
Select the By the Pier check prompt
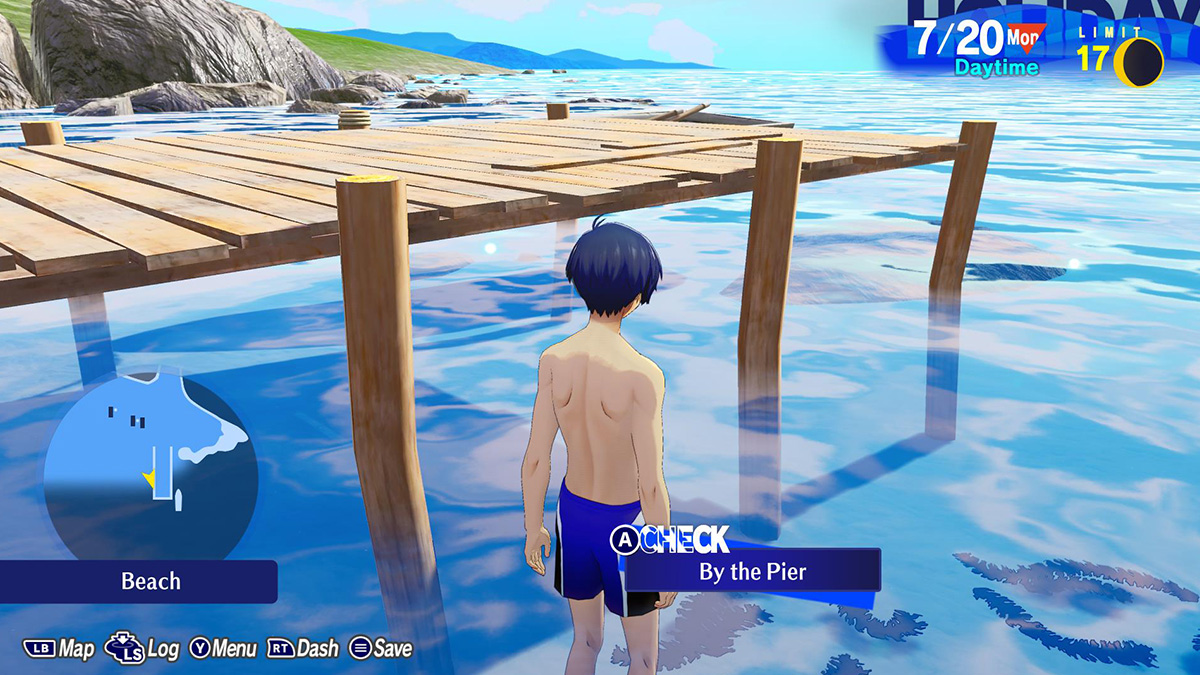[753, 572]
